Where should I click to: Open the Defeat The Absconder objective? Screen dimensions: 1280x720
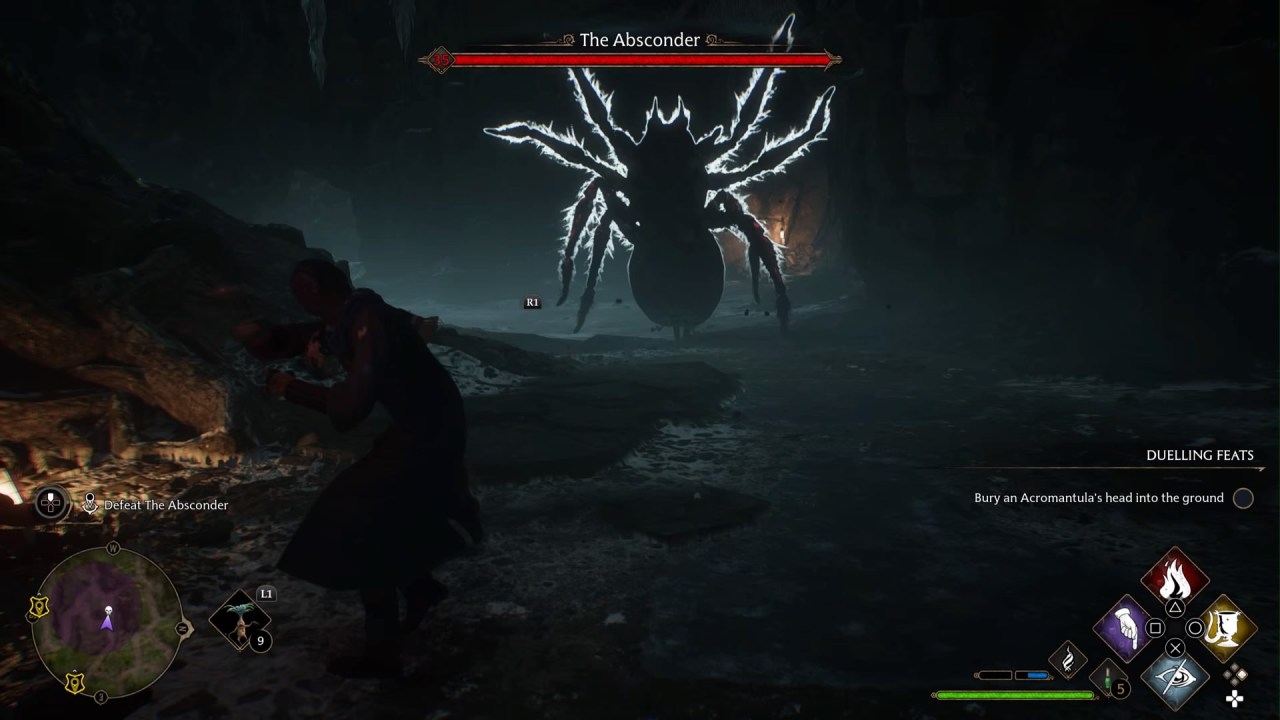click(166, 505)
